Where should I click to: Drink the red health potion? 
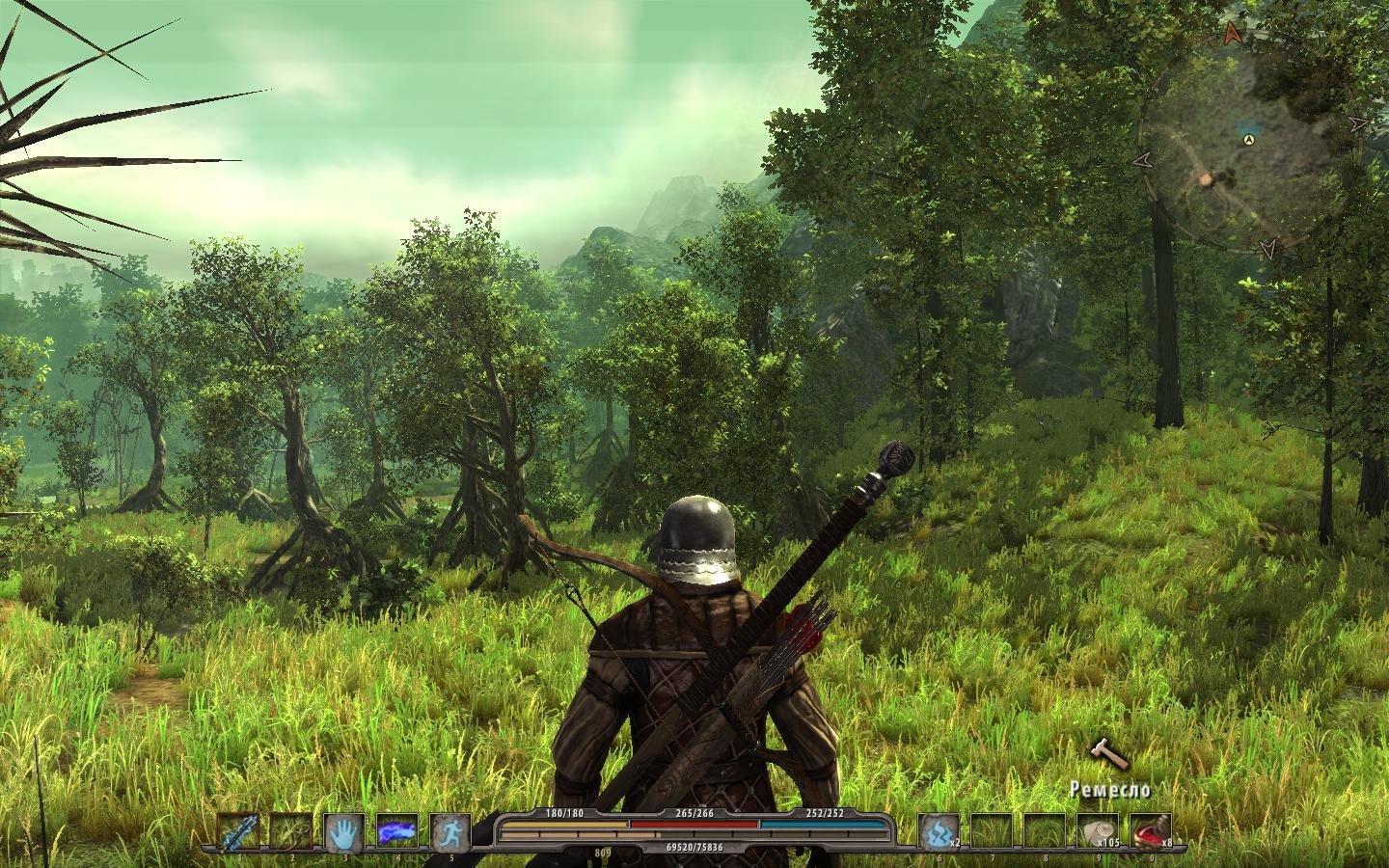(x=1150, y=831)
